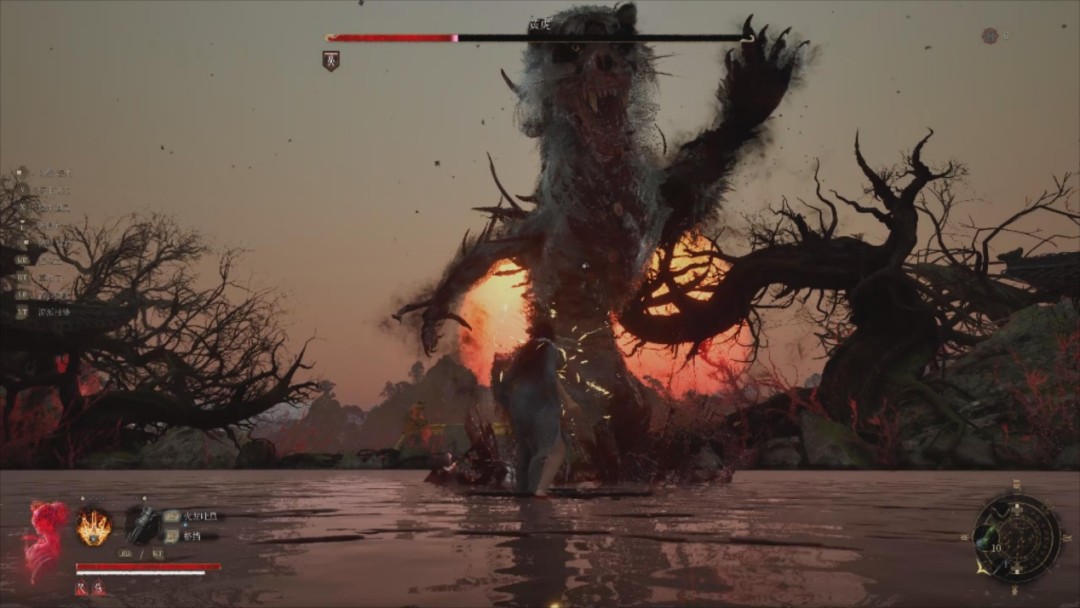Image resolution: width=1080 pixels, height=608 pixels.
Task: Click the boss status shield icon
Action: (331, 60)
